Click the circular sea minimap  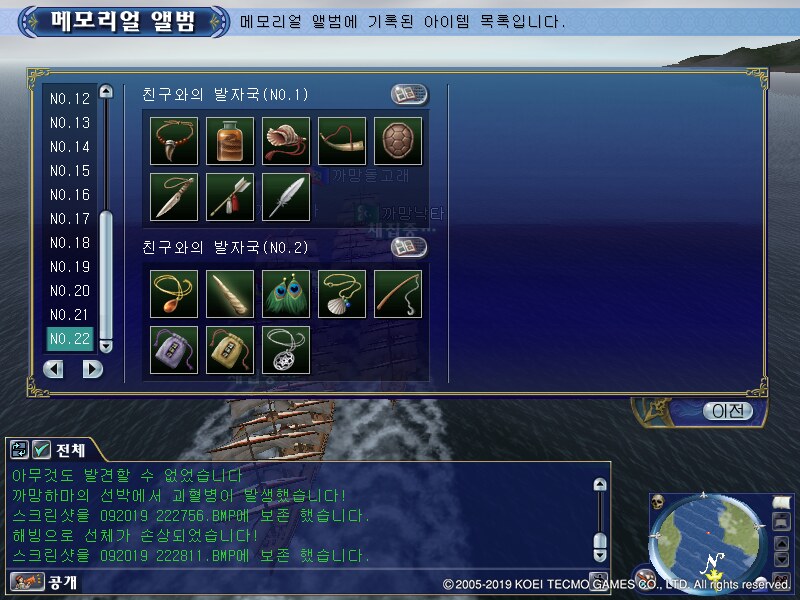[704, 540]
